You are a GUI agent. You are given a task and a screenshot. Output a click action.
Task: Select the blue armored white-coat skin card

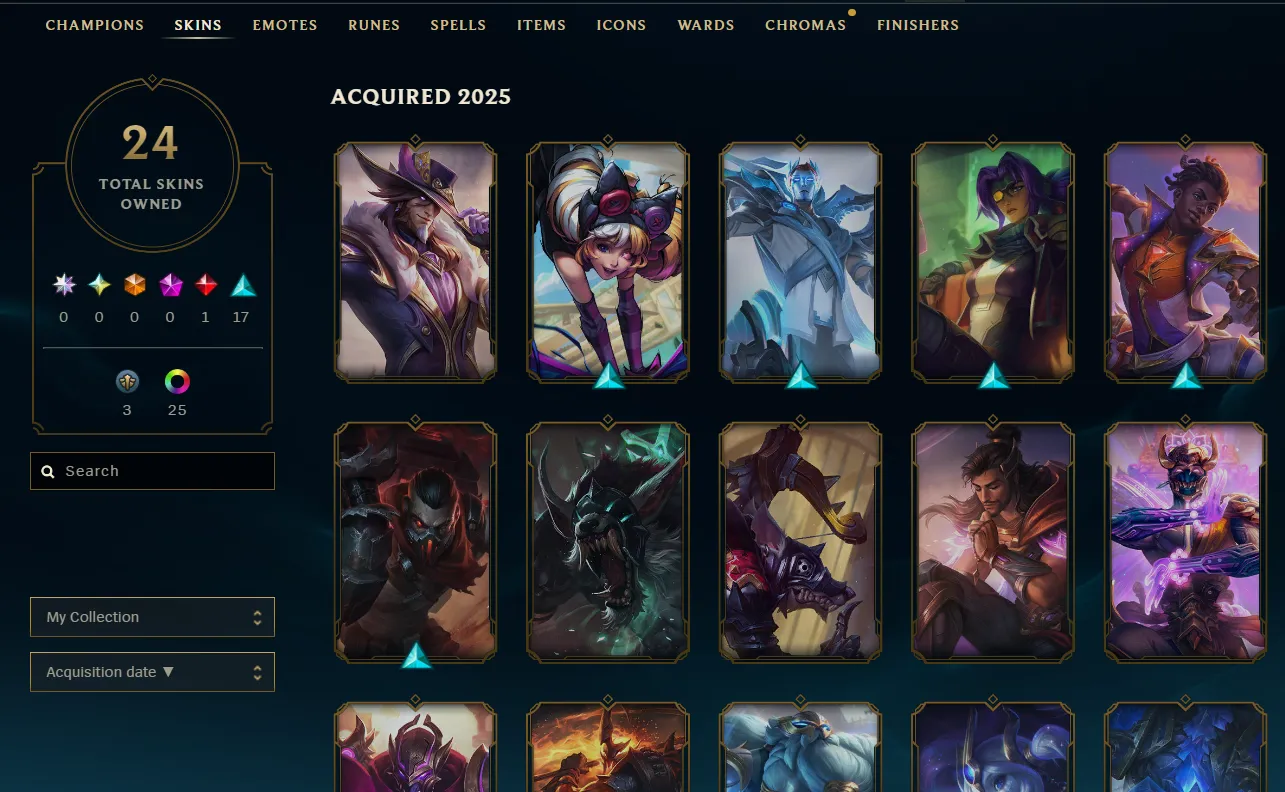[x=800, y=261]
